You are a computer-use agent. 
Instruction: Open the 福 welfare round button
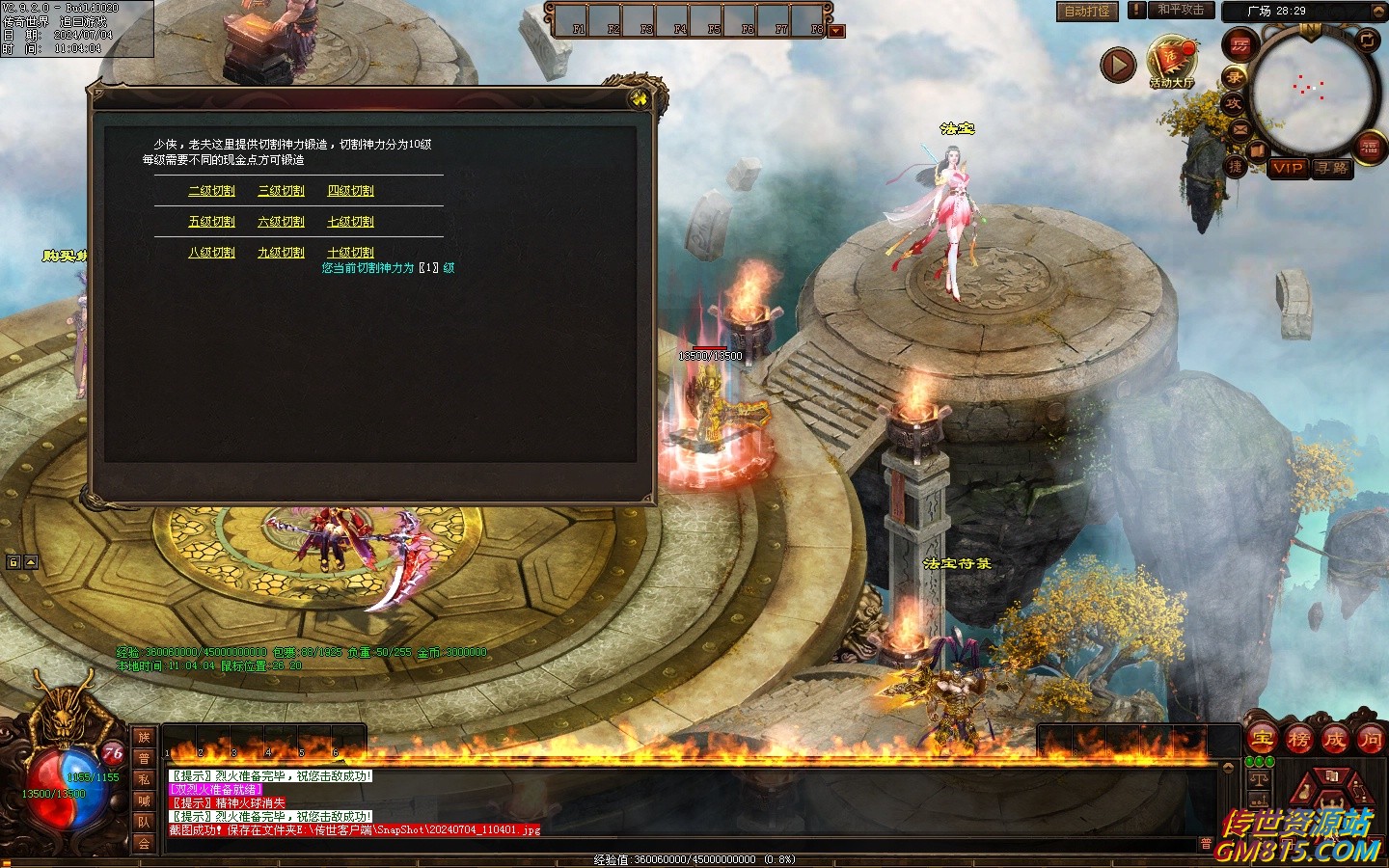1370,148
